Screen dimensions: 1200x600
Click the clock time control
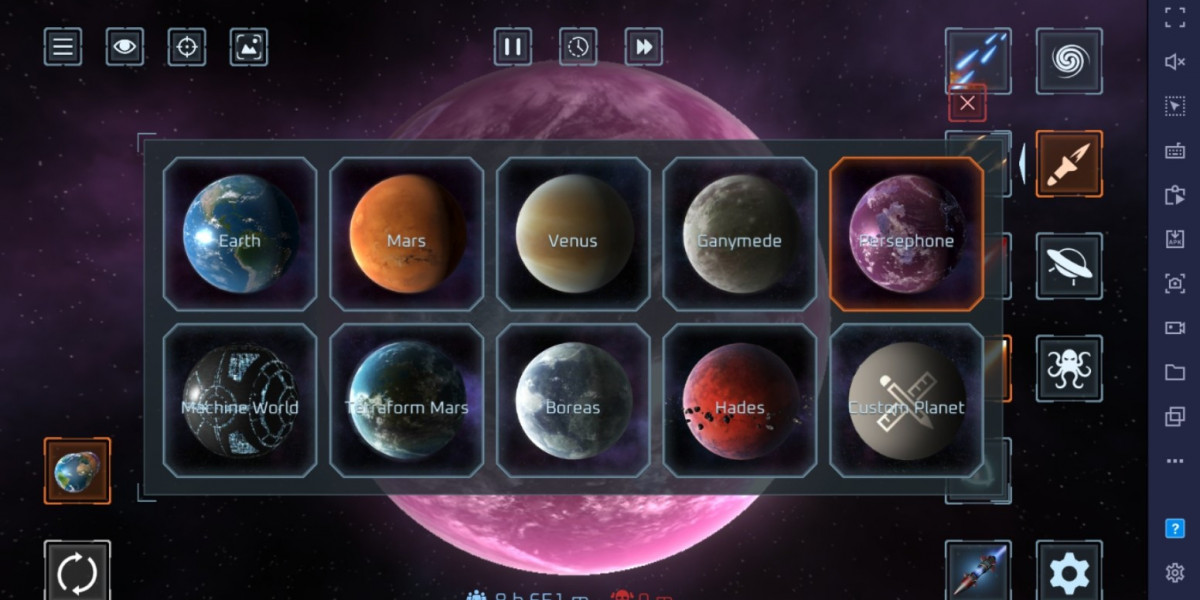click(579, 47)
